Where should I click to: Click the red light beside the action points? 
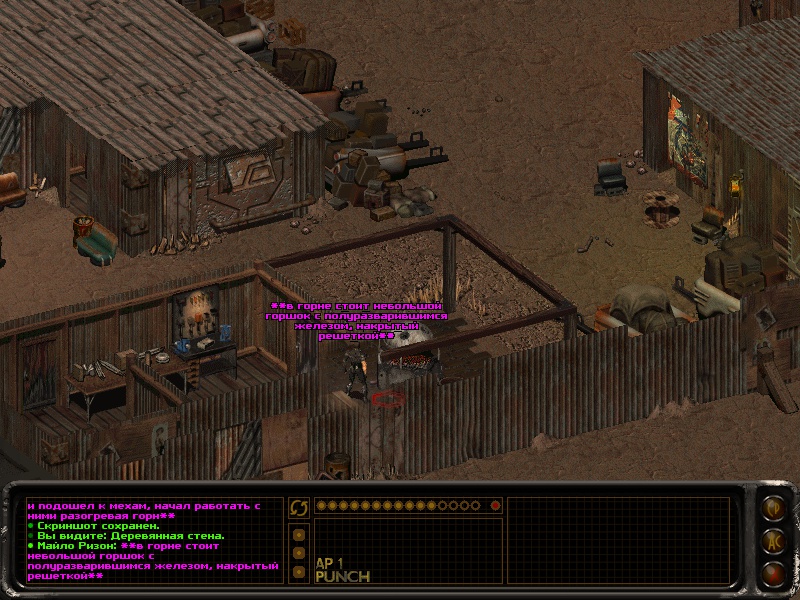(x=494, y=506)
